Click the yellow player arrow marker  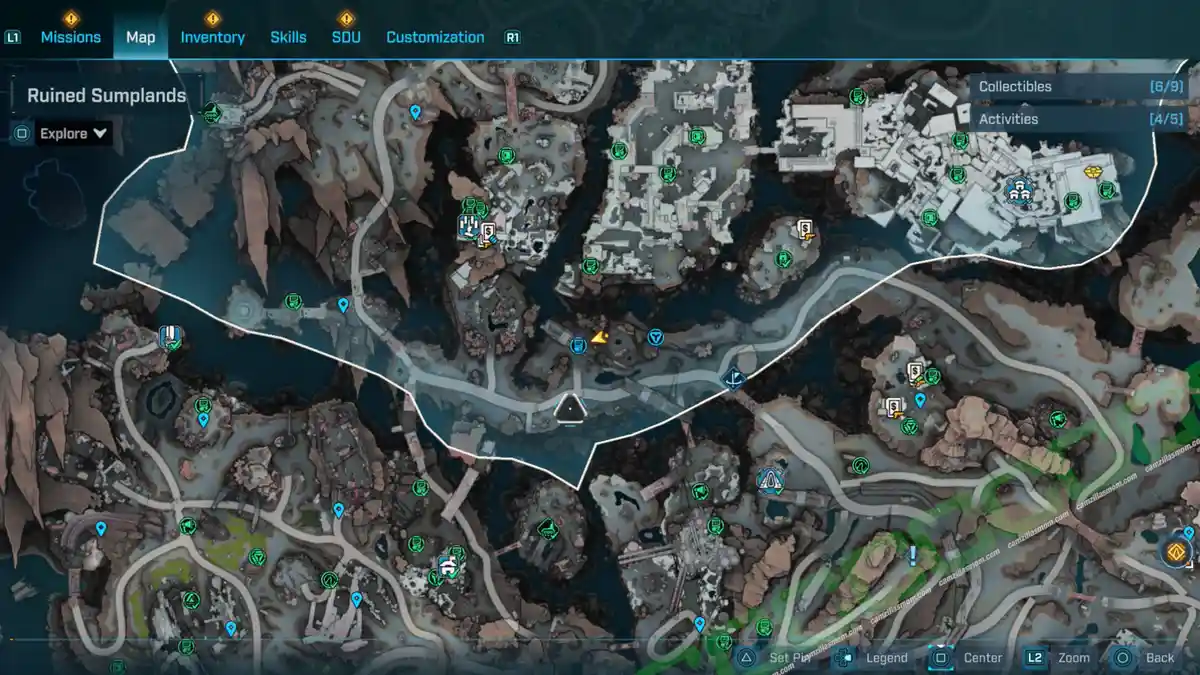pyautogui.click(x=600, y=337)
